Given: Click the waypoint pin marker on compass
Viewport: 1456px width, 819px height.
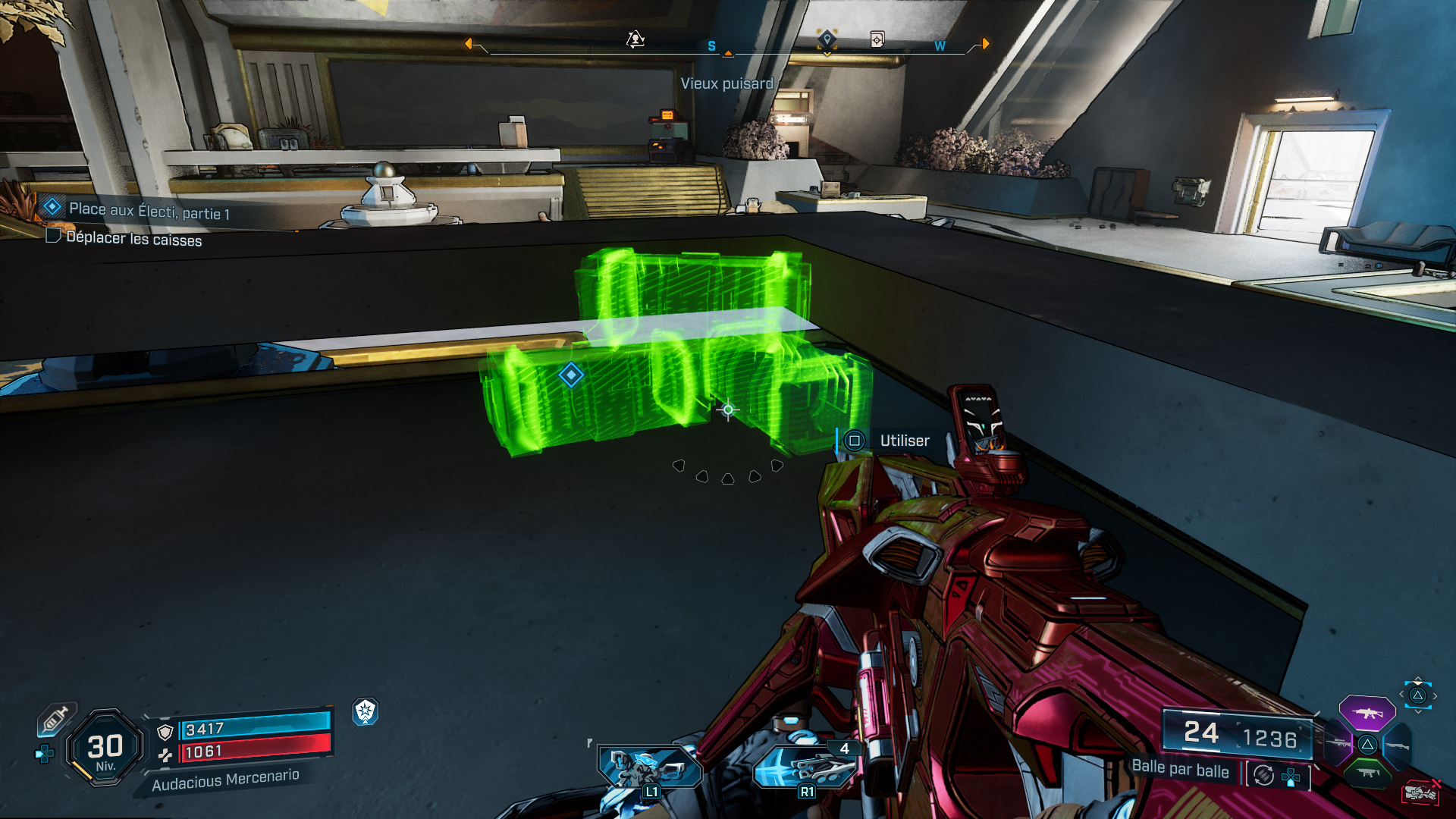Looking at the screenshot, I should click(x=827, y=39).
